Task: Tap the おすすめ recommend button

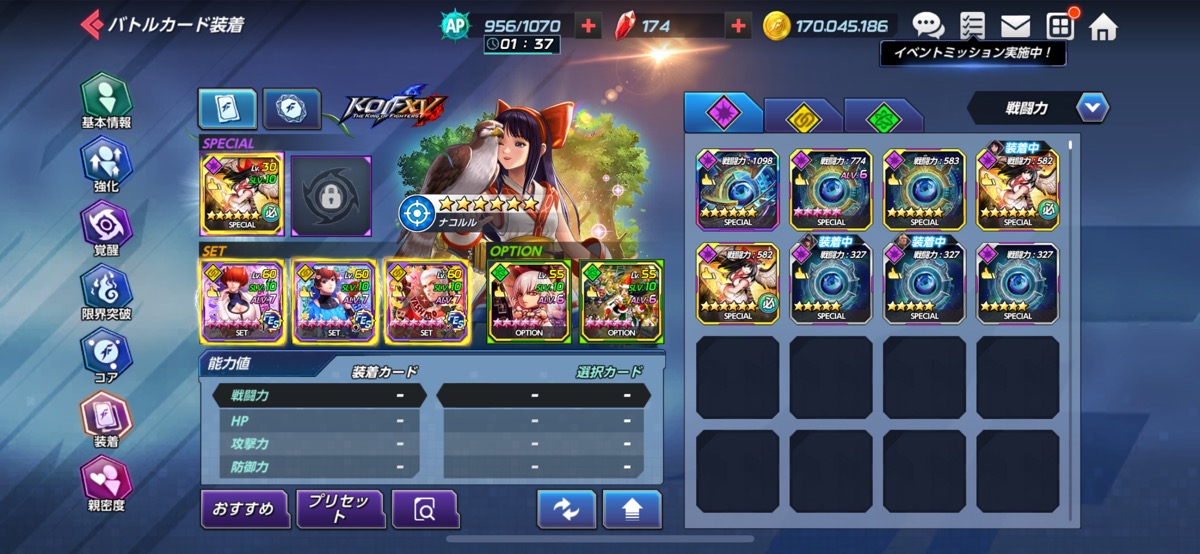Action: [244, 509]
